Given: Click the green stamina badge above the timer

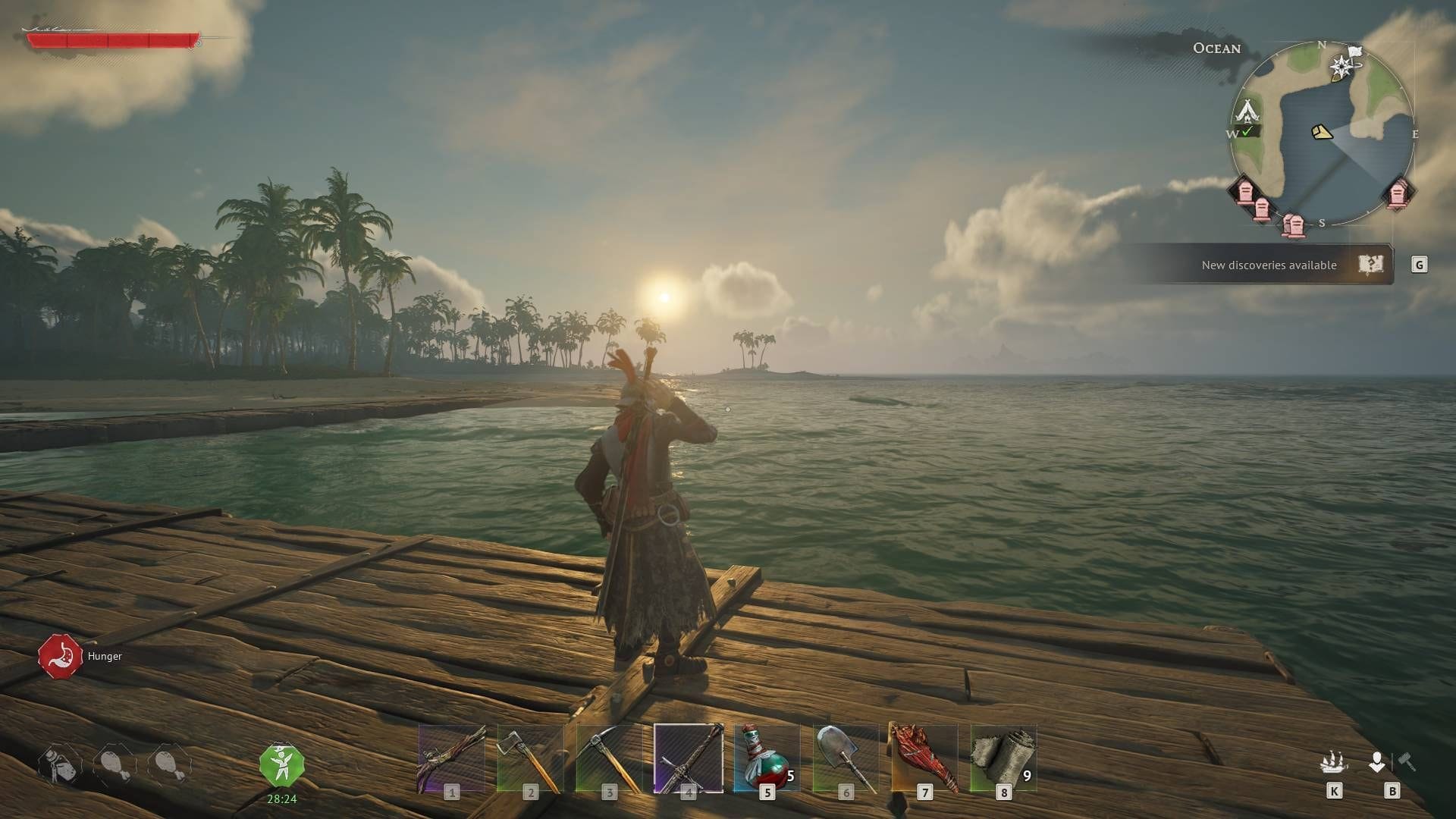Looking at the screenshot, I should [283, 764].
